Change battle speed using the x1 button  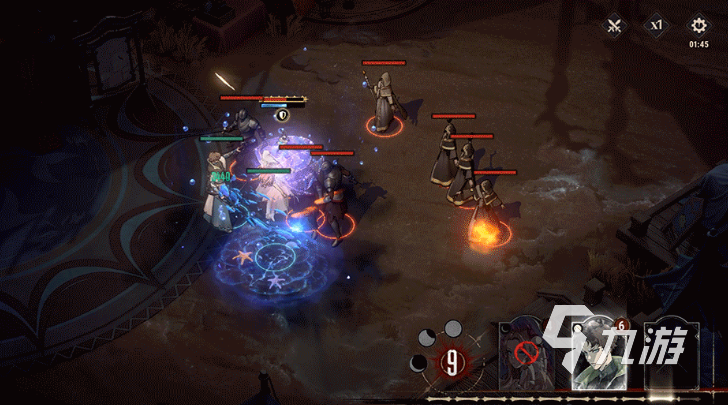pos(657,25)
